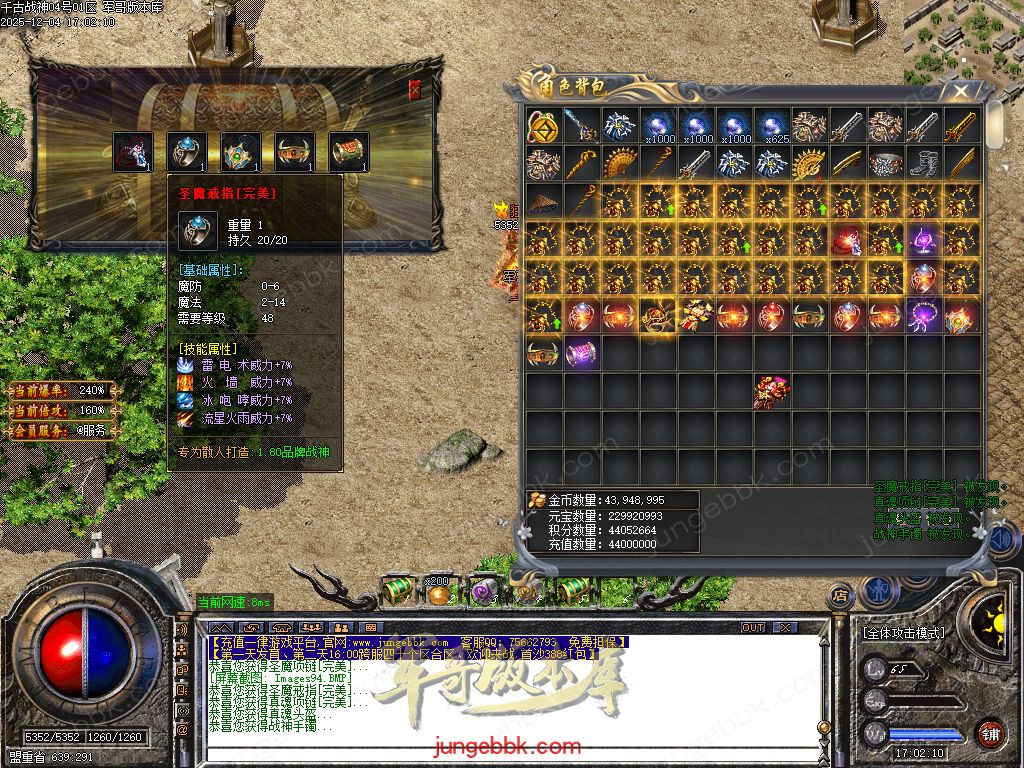Click the red armor item in backpack
Screen dimensions: 1024x768
(x=771, y=390)
